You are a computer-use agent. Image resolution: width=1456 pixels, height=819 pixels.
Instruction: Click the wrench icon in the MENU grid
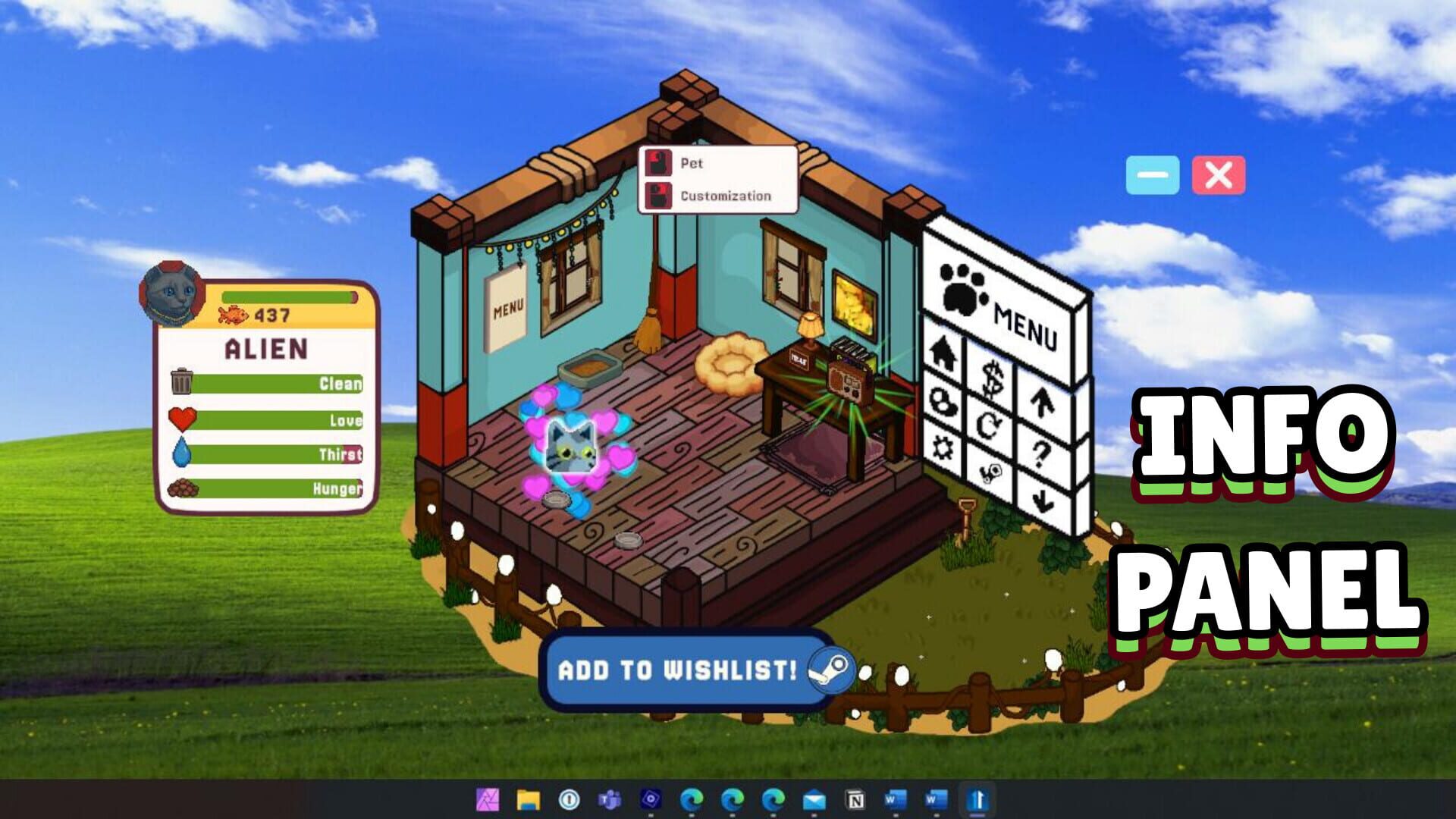[990, 474]
